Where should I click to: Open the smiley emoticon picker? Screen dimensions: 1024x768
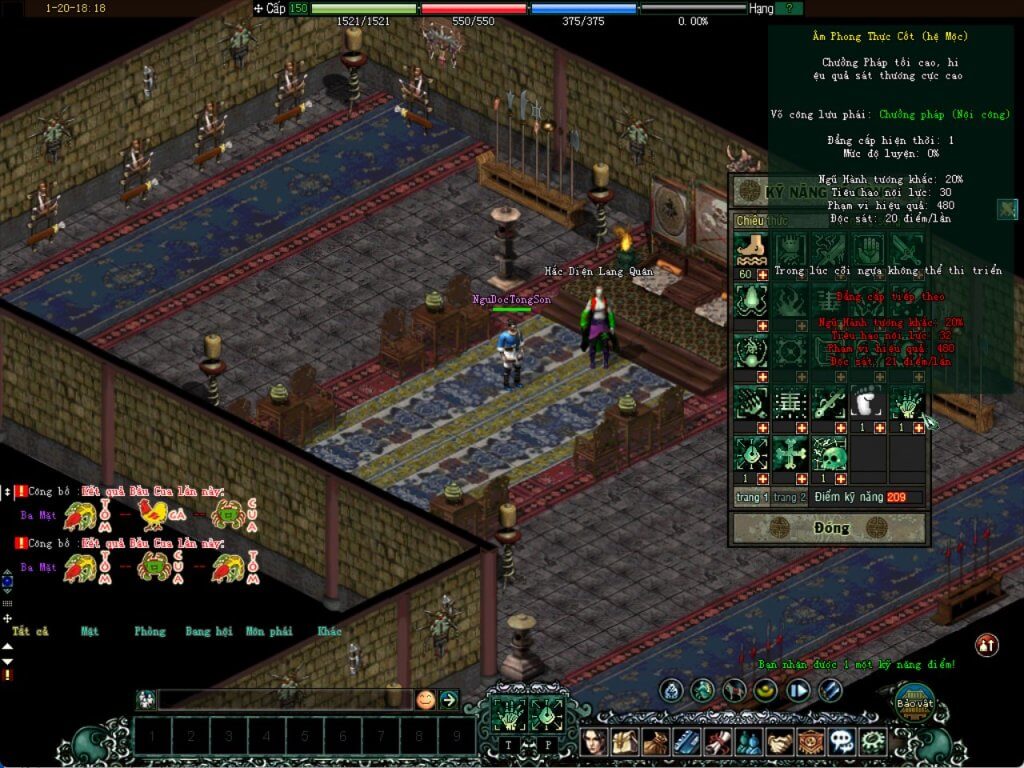pos(425,700)
